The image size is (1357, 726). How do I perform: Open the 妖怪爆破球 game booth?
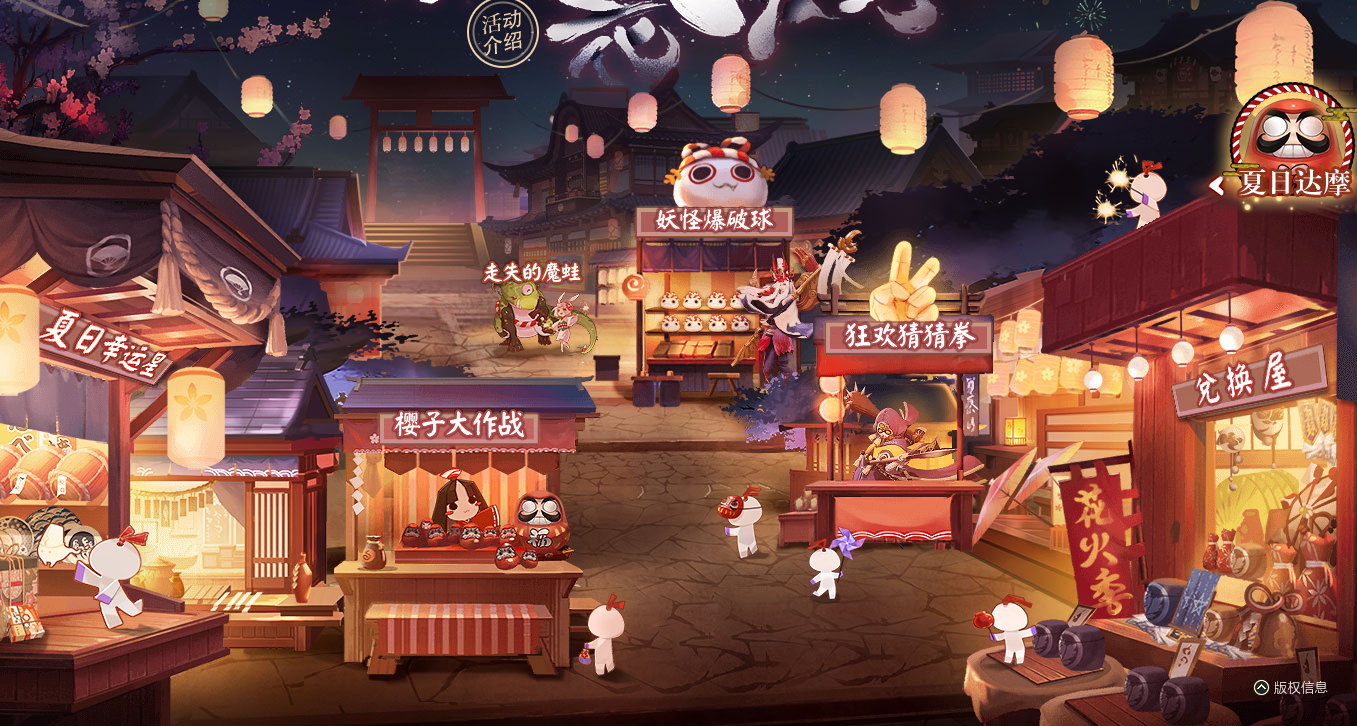click(x=714, y=221)
